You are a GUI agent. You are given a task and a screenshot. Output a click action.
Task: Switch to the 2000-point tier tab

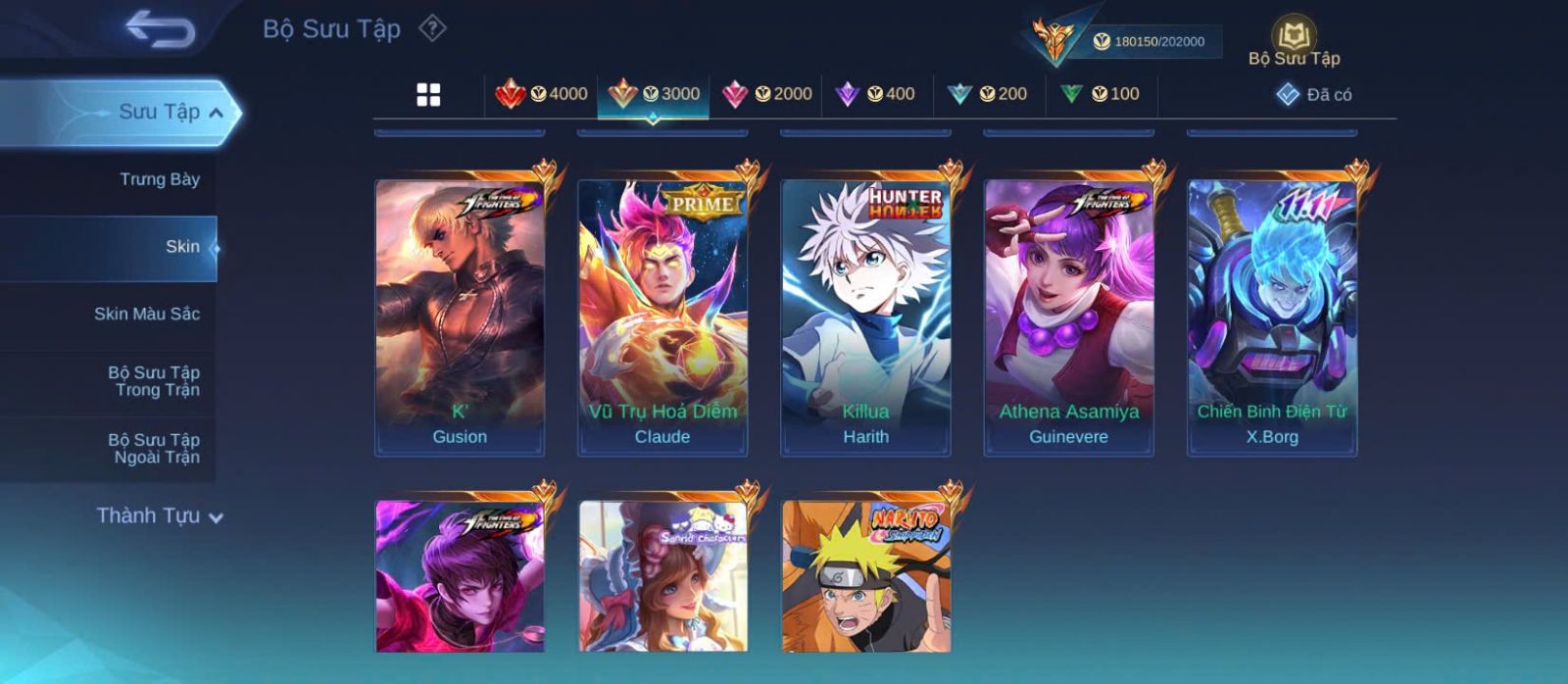click(x=766, y=94)
